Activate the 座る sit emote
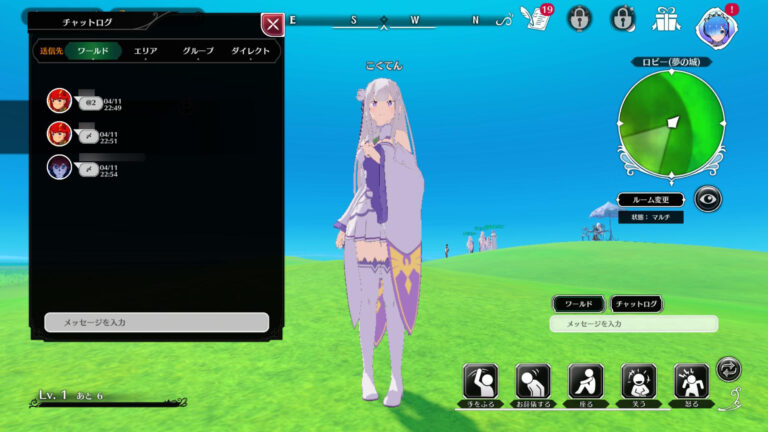The width and height of the screenshot is (768, 432). coord(586,382)
